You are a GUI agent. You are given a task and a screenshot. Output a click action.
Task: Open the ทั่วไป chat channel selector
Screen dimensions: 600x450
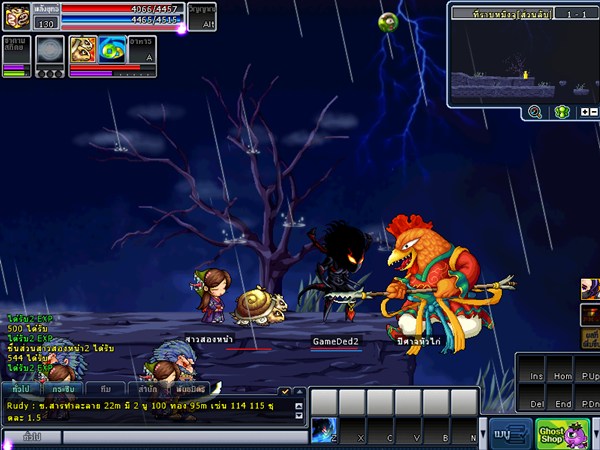[30, 437]
